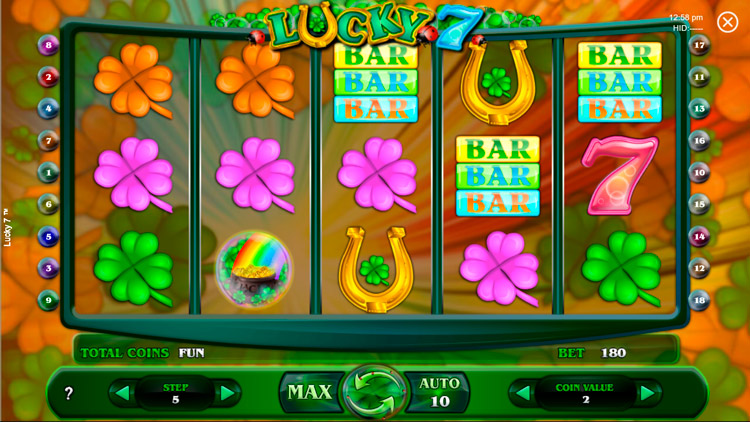Lower the Coin Value with the left arrow
The height and width of the screenshot is (422, 750).
[523, 393]
